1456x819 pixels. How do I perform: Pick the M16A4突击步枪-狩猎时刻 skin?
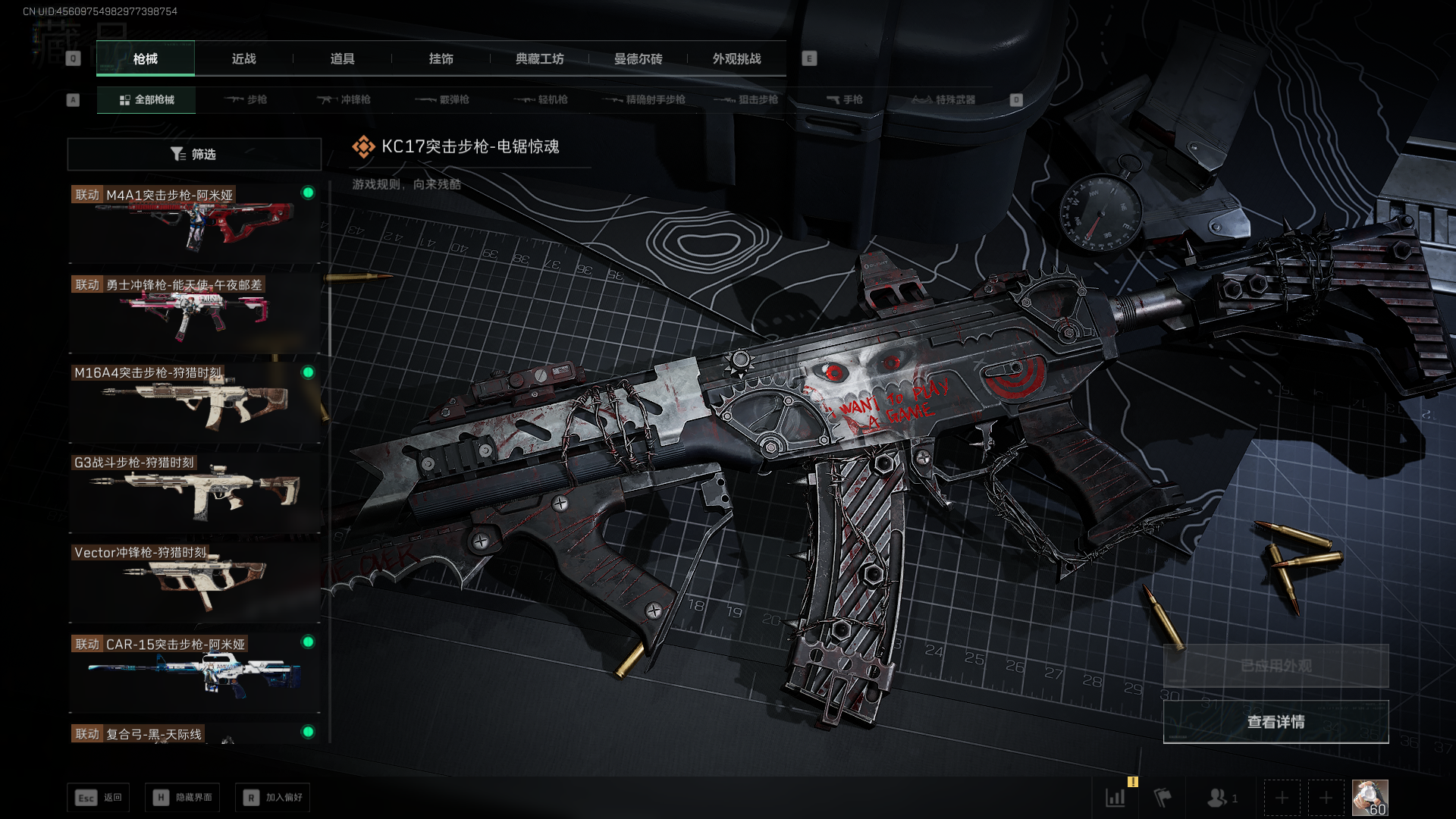click(194, 403)
